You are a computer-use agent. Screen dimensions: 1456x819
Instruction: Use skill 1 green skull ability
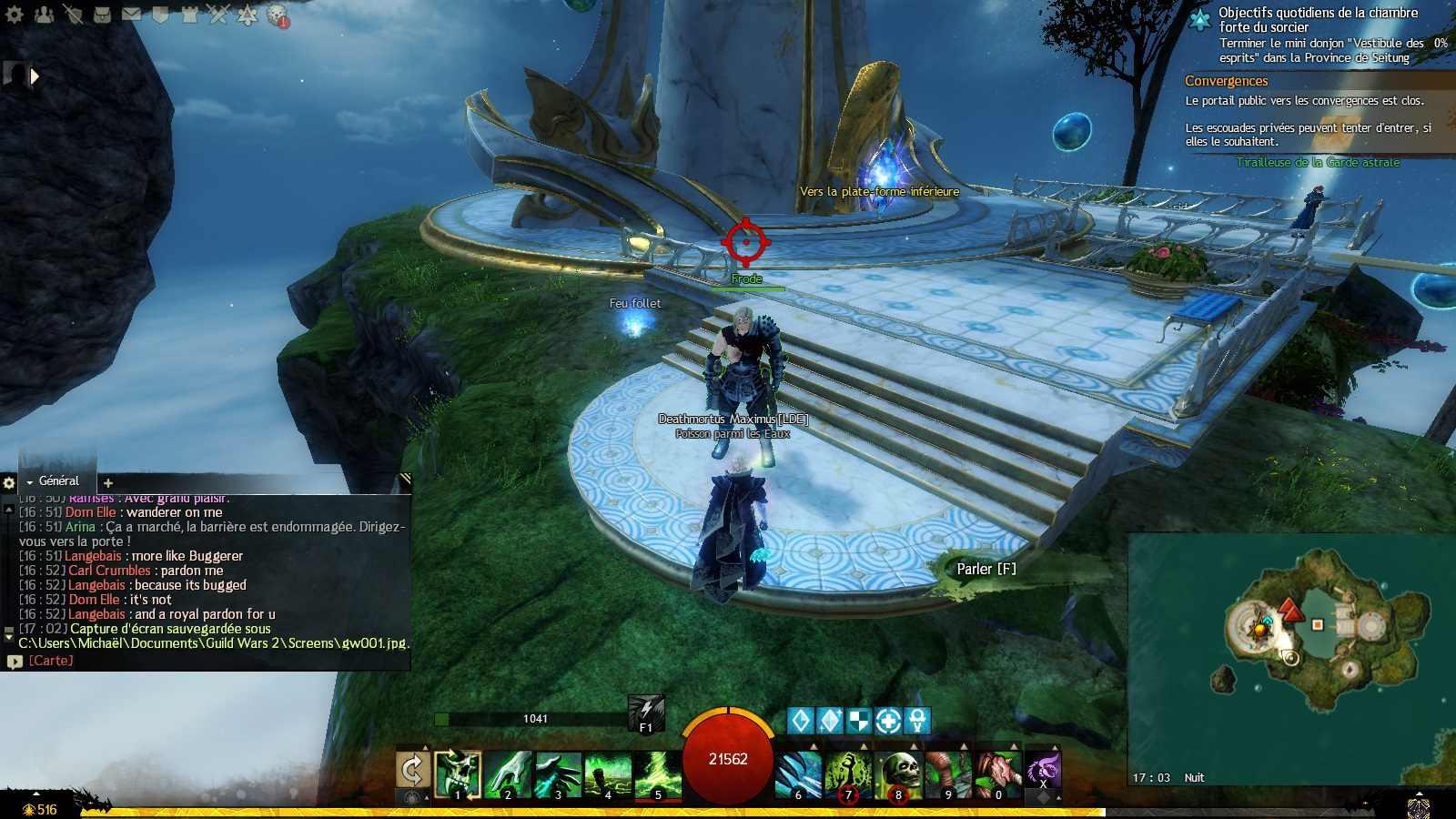458,773
